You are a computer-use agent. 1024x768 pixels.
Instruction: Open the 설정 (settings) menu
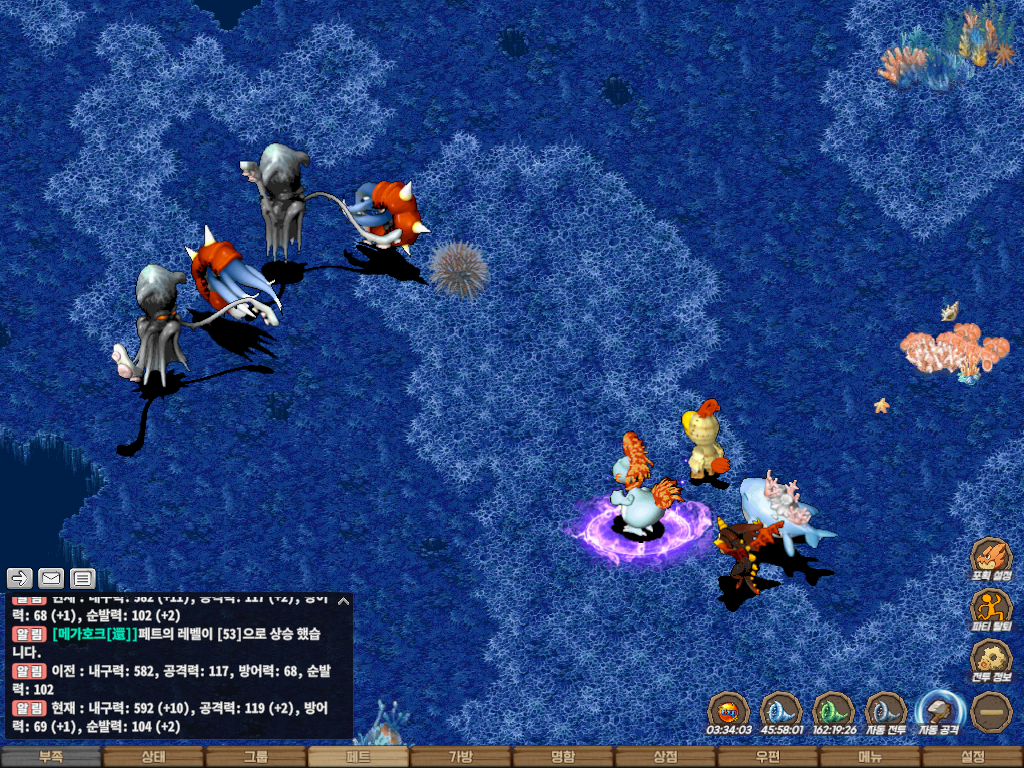pyautogui.click(x=972, y=757)
